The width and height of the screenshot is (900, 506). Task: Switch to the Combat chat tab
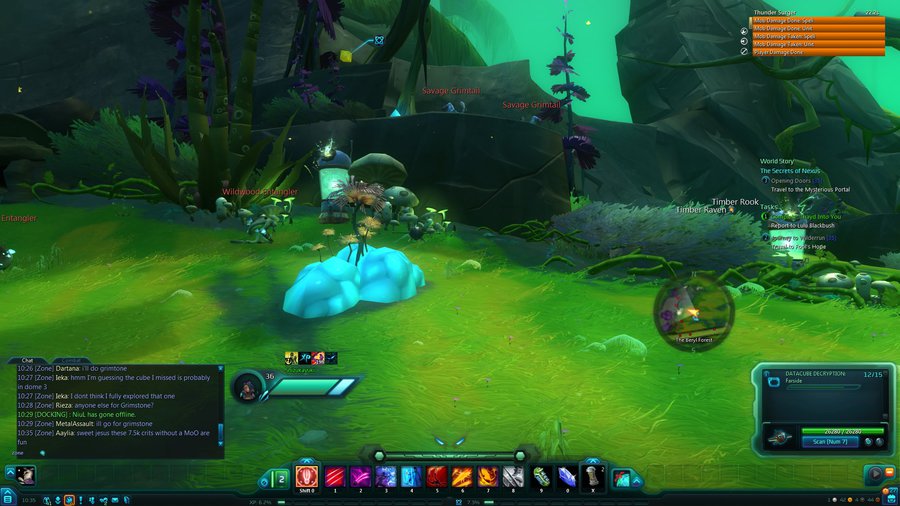[x=72, y=360]
